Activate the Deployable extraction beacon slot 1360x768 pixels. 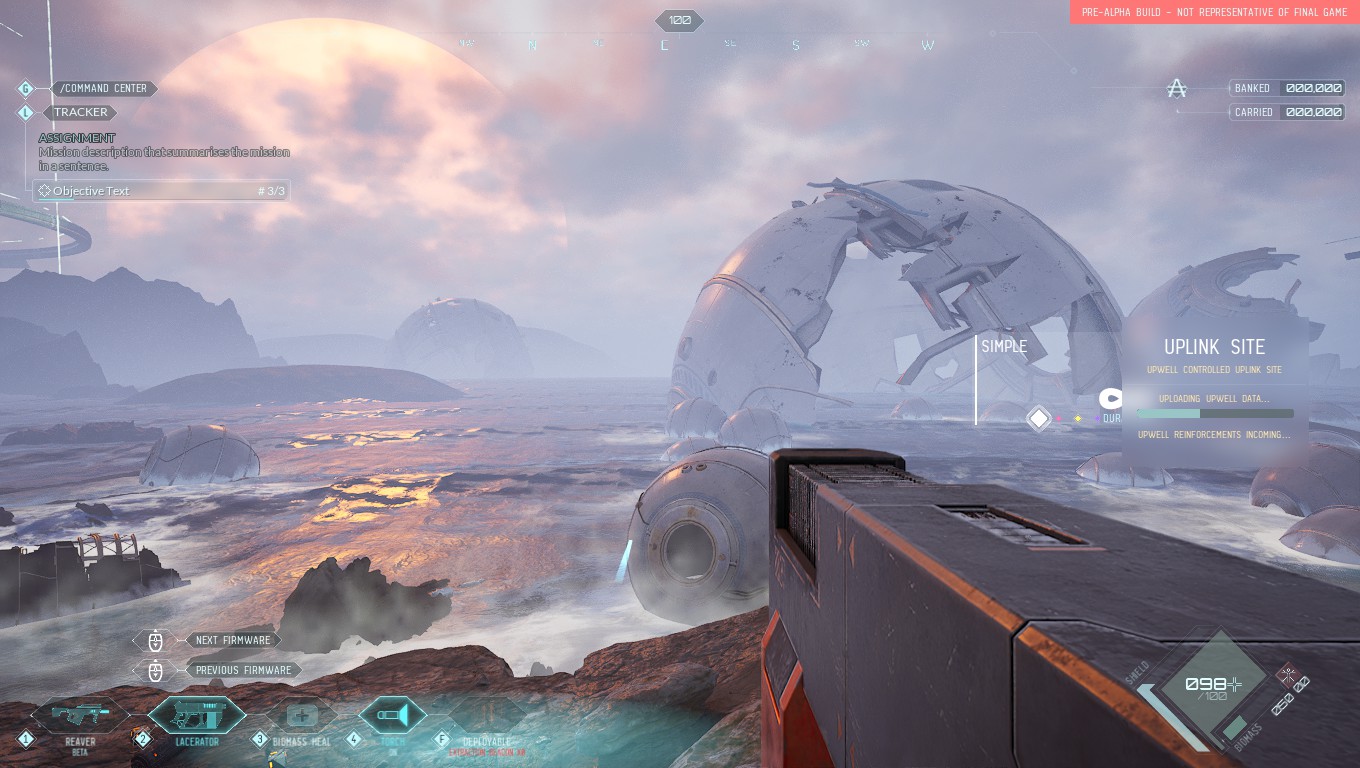(x=486, y=717)
